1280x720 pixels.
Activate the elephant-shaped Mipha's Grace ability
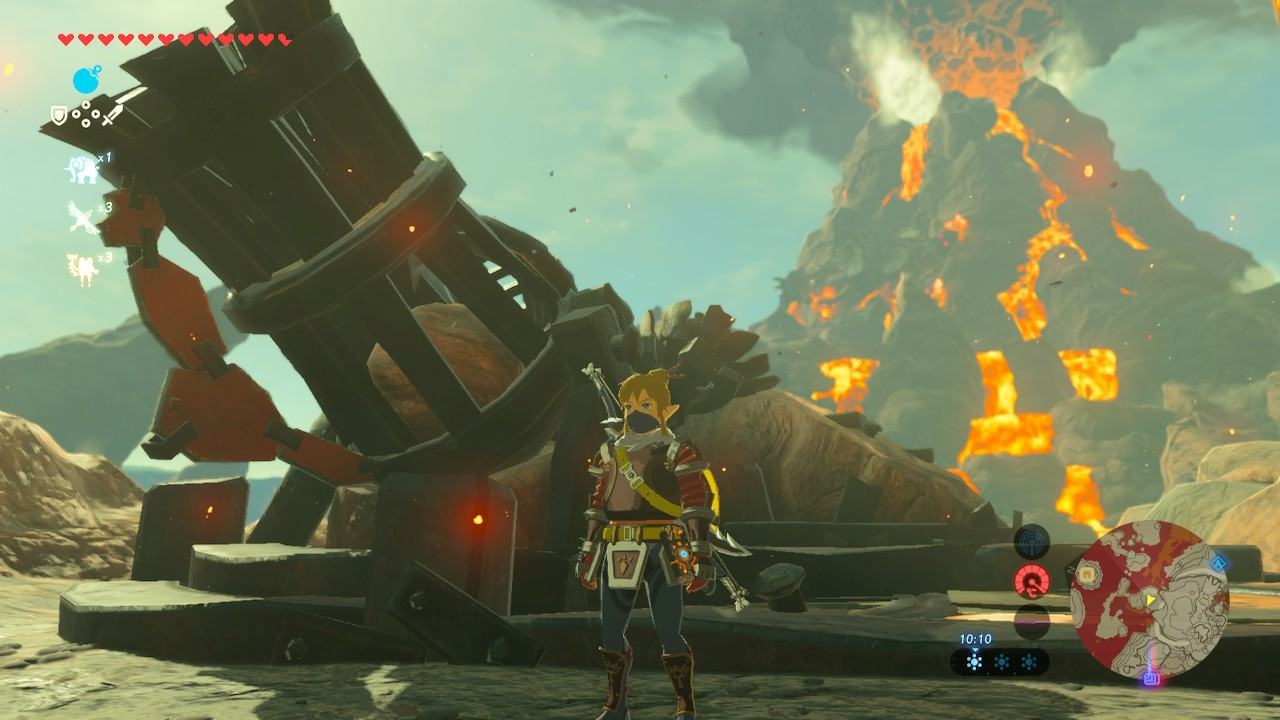80,168
